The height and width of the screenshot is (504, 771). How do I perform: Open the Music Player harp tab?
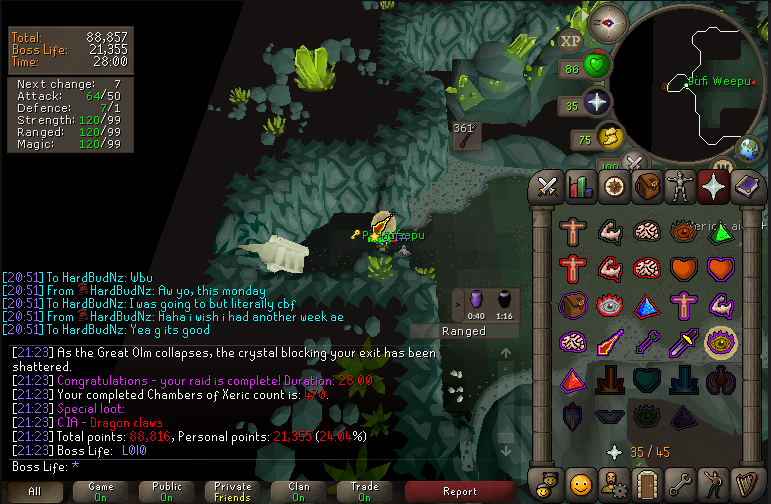(x=746, y=484)
